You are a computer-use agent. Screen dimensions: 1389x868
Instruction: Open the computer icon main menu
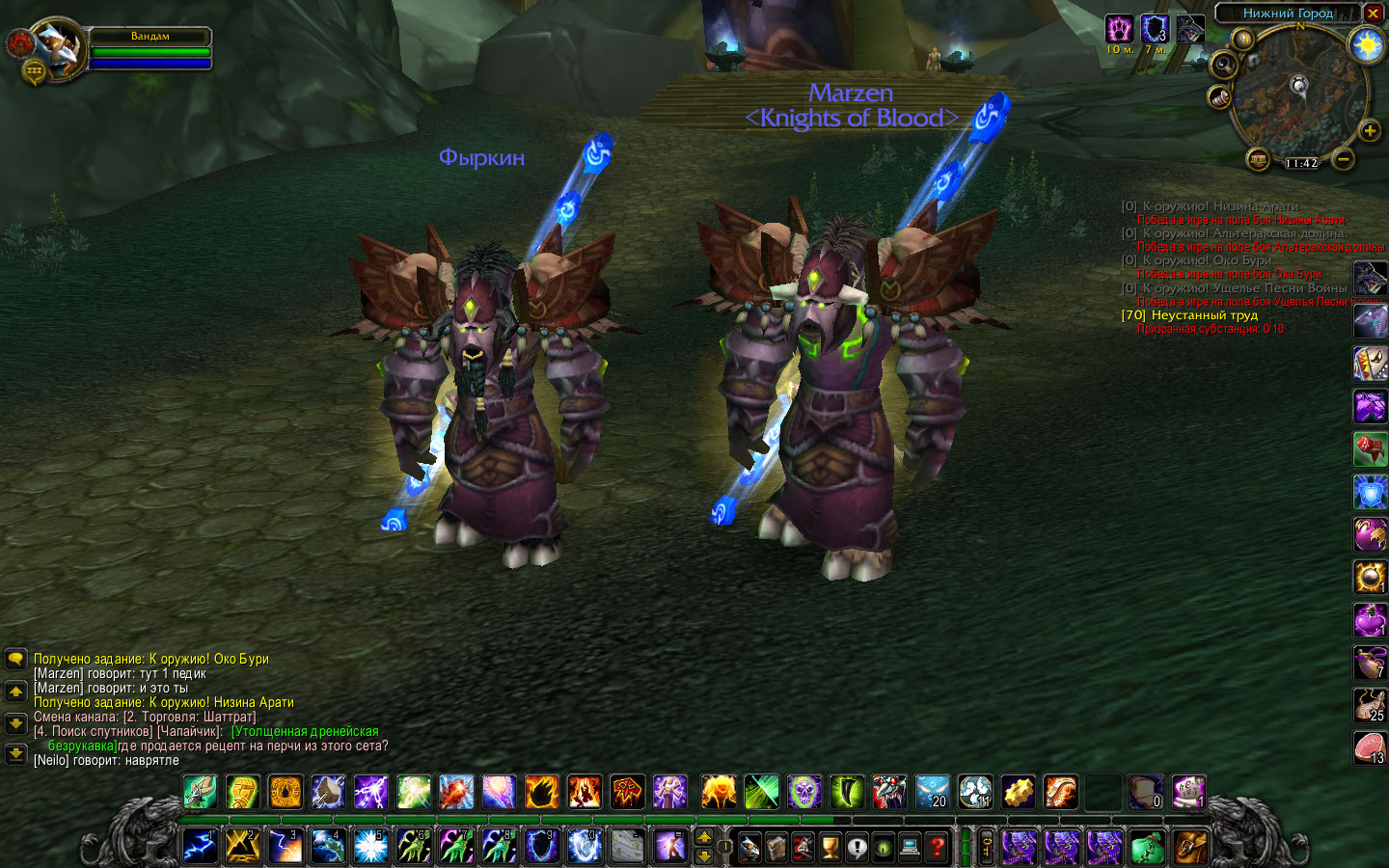pyautogui.click(x=910, y=848)
